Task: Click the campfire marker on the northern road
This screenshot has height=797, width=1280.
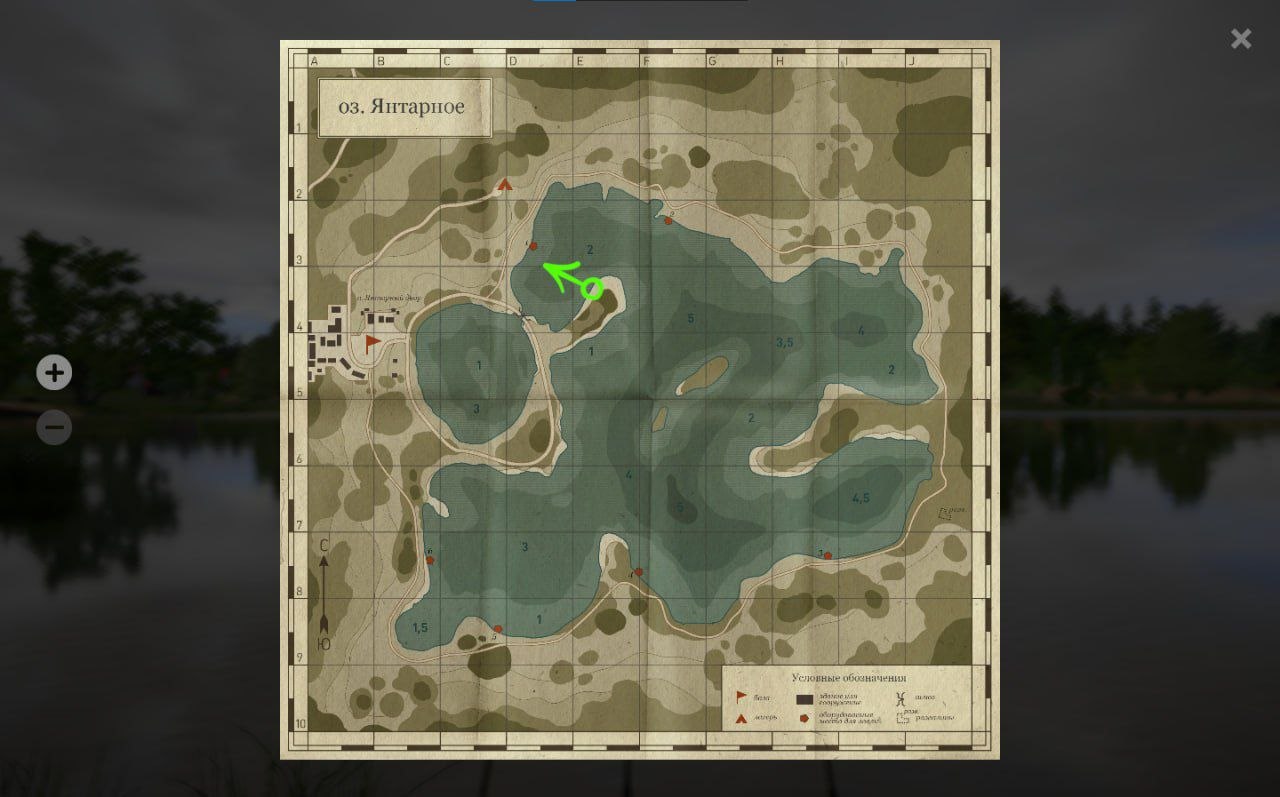Action: pos(505,185)
